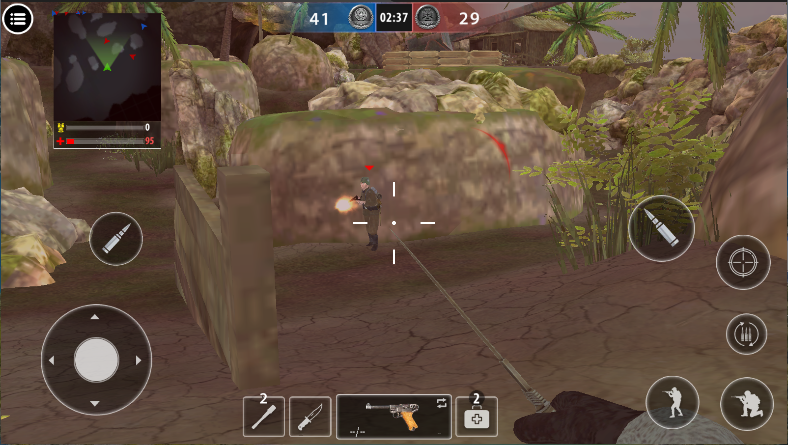The height and width of the screenshot is (445, 788).
Task: Select the stick grenade slot
Action: click(264, 416)
